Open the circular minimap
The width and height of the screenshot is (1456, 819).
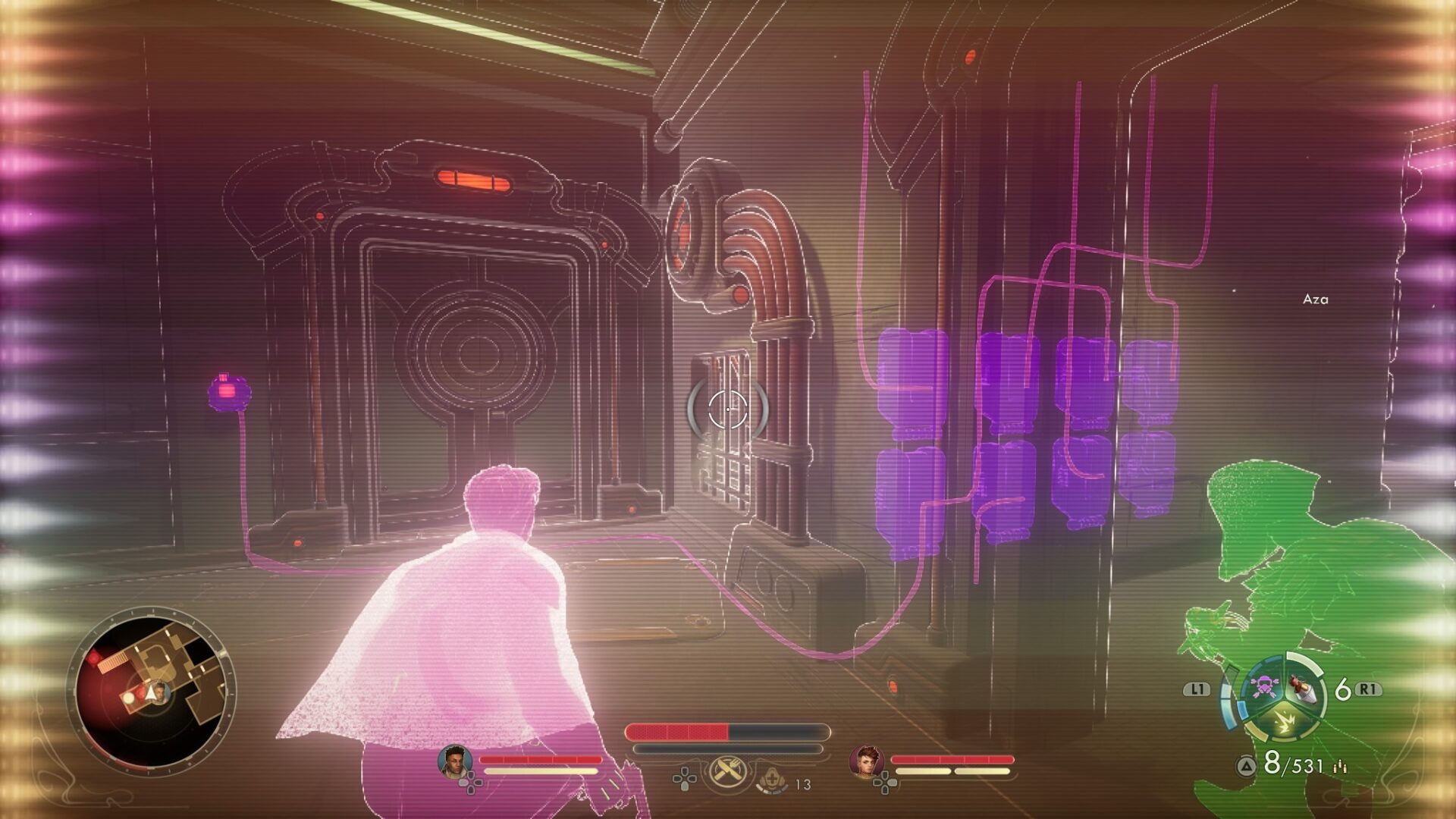152,690
